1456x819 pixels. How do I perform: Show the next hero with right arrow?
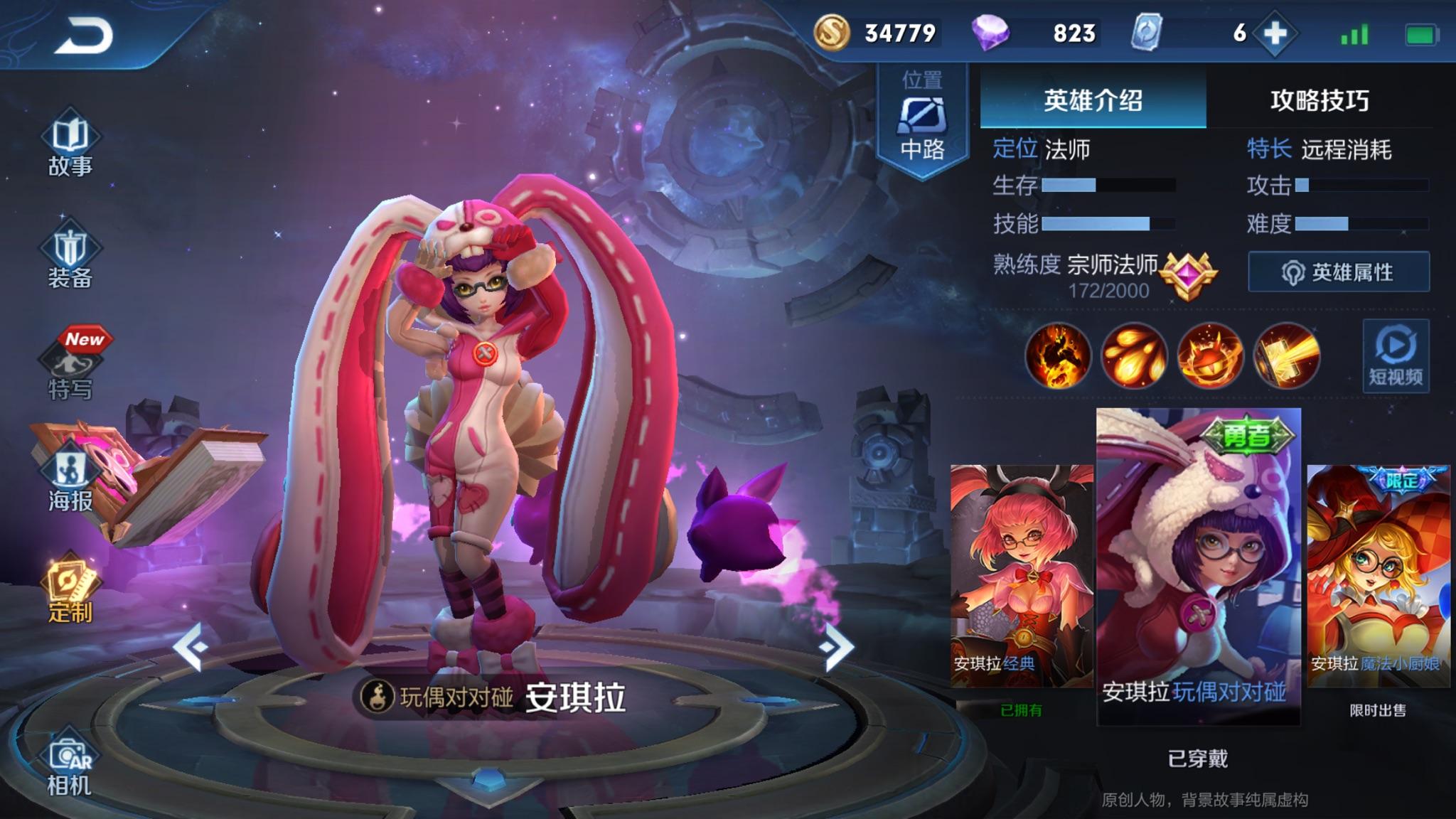pyautogui.click(x=836, y=647)
